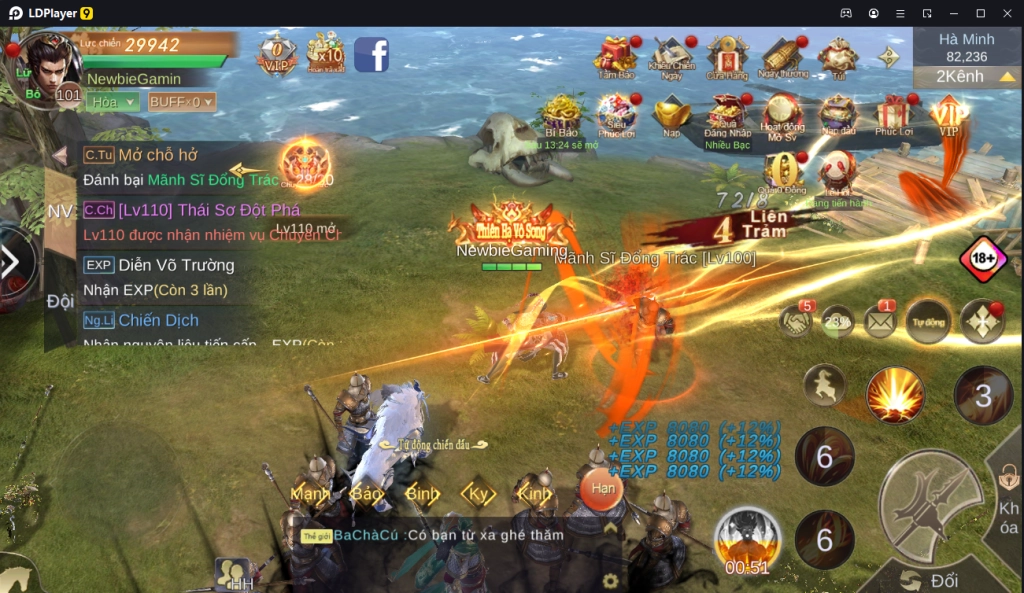Click the red Hạn button
Viewport: 1024px width, 593px height.
coord(602,488)
